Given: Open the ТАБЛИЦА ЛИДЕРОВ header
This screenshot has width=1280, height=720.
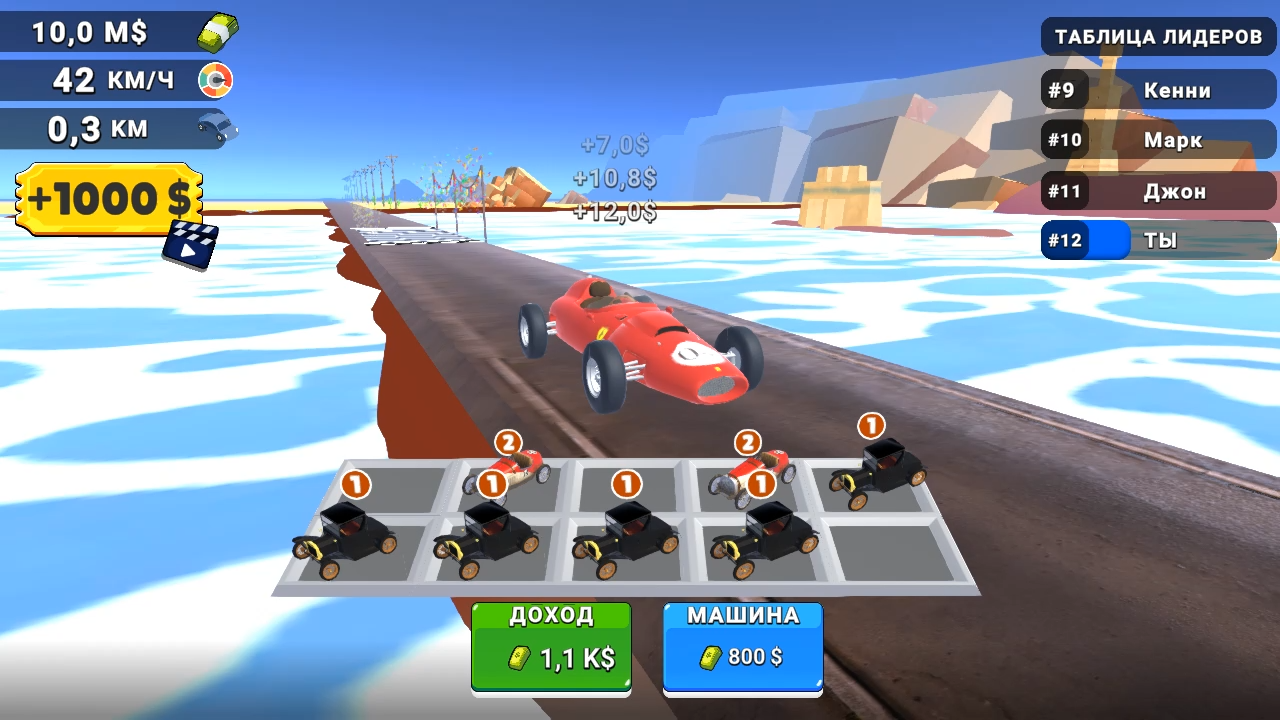Looking at the screenshot, I should [1157, 37].
